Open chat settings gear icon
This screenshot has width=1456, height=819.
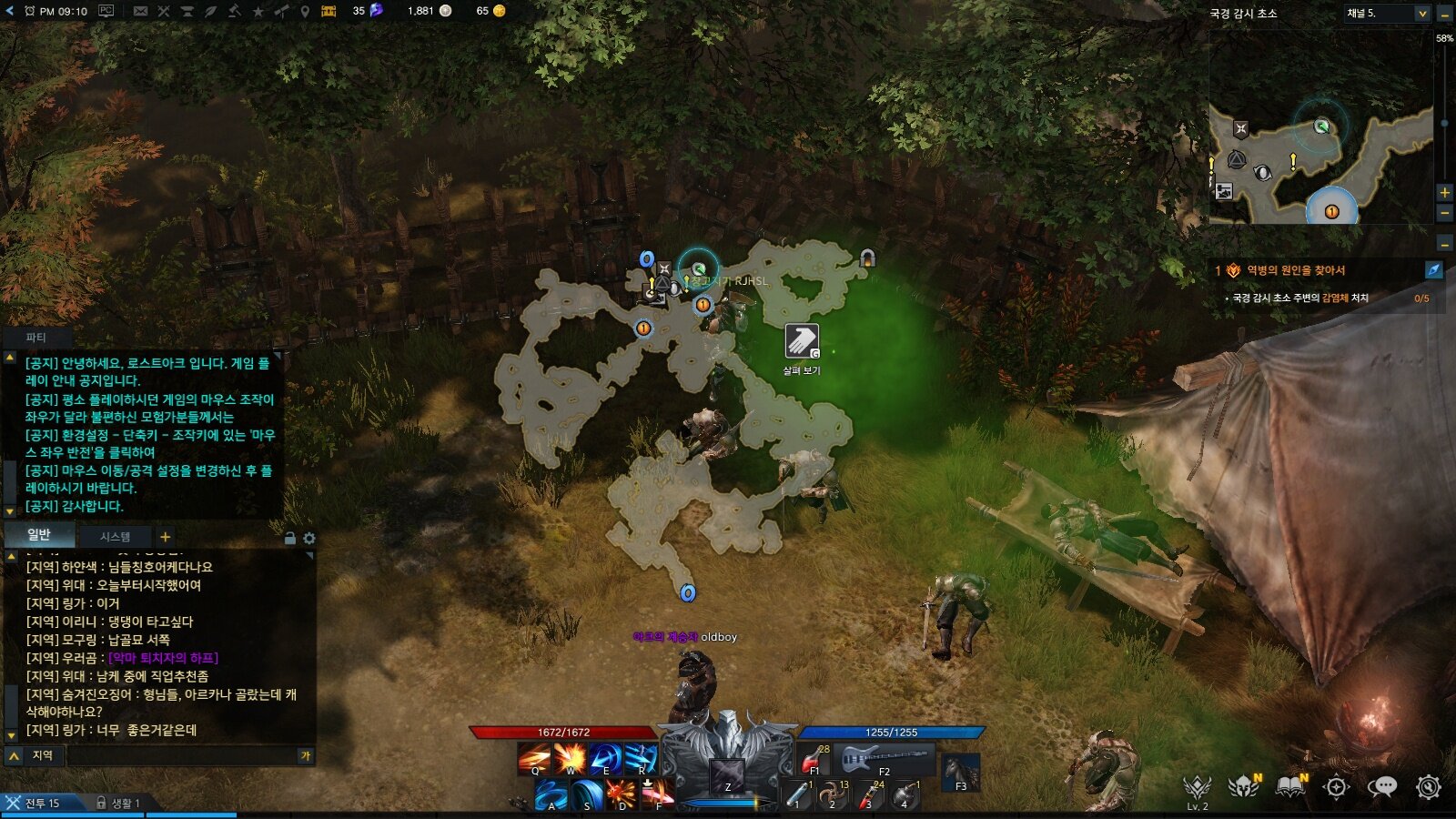(x=309, y=539)
